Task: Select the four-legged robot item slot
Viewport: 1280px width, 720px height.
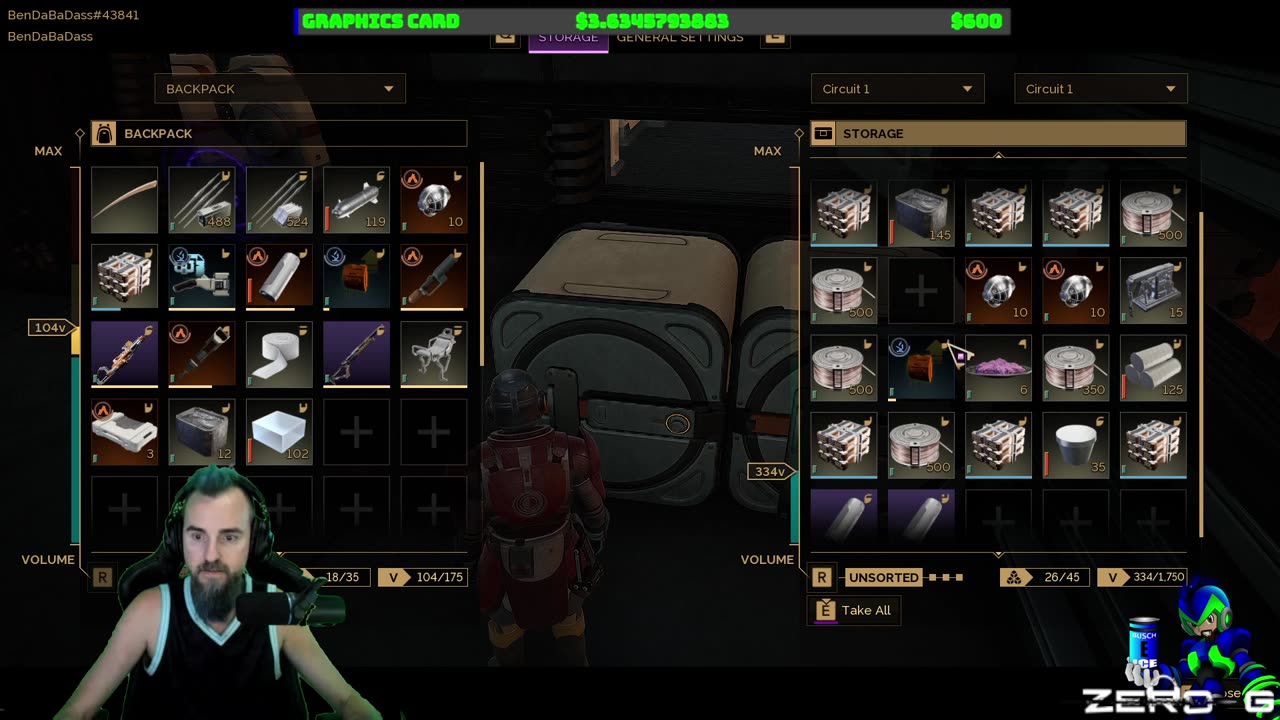Action: pos(433,355)
